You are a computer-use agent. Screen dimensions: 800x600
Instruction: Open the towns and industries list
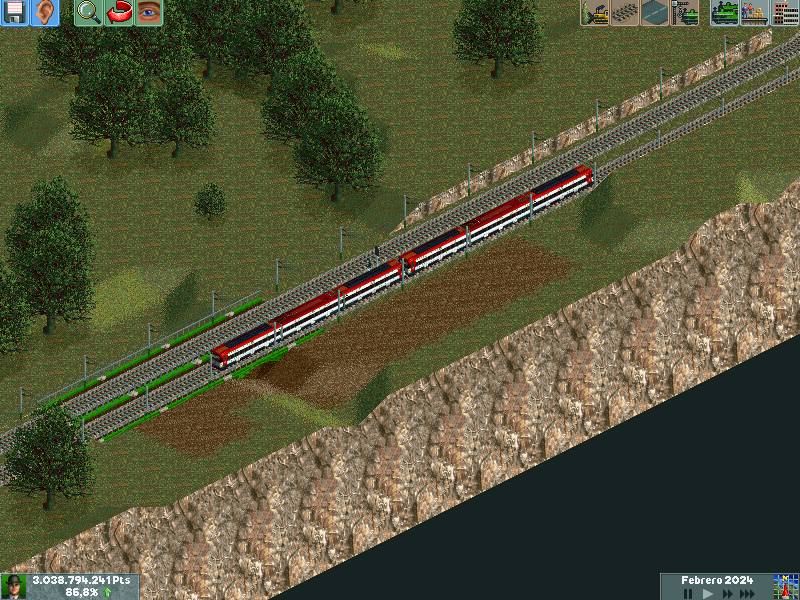[x=784, y=13]
